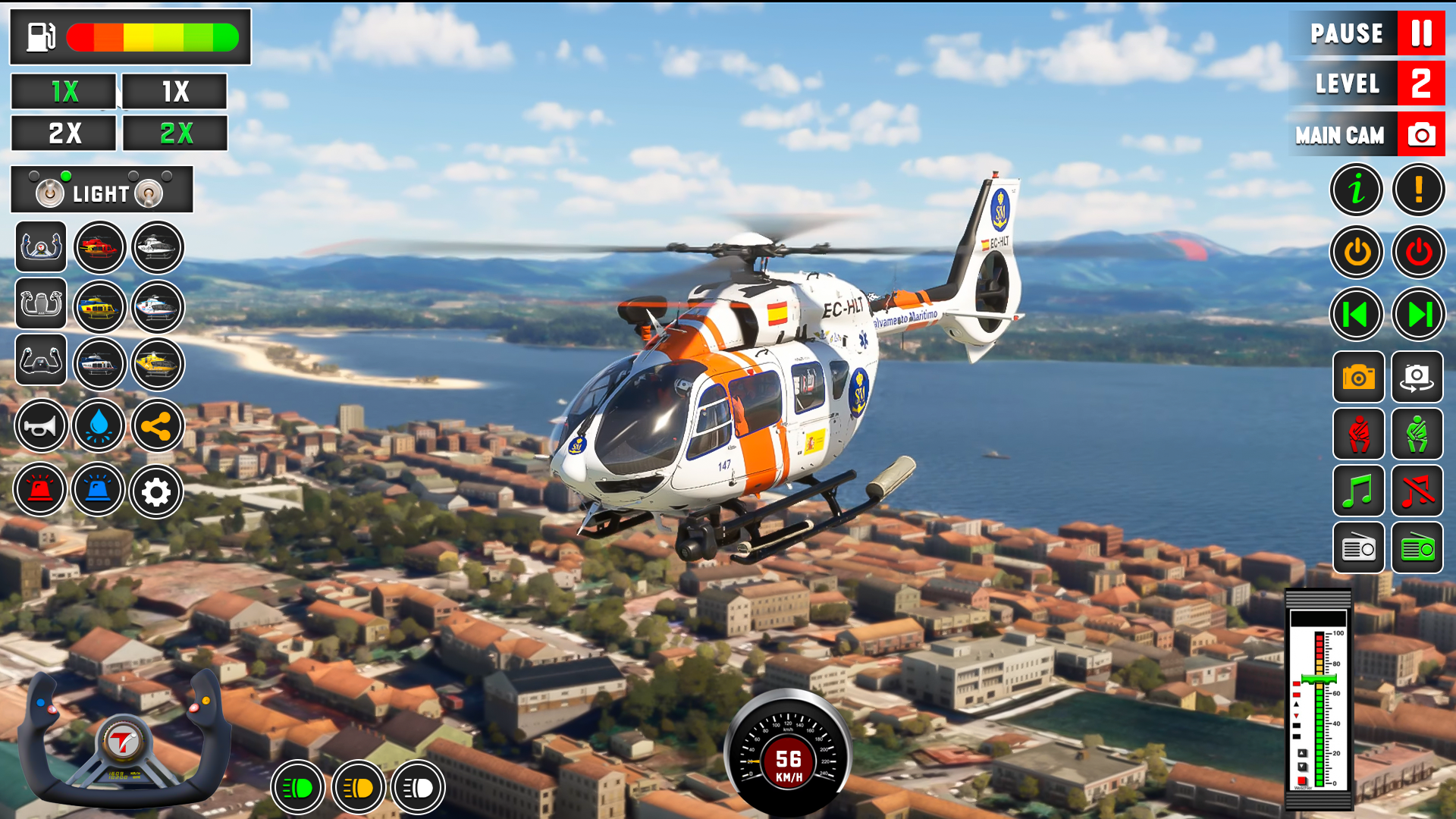Open the info panel
Screen dimensions: 1456x819
pyautogui.click(x=1356, y=190)
